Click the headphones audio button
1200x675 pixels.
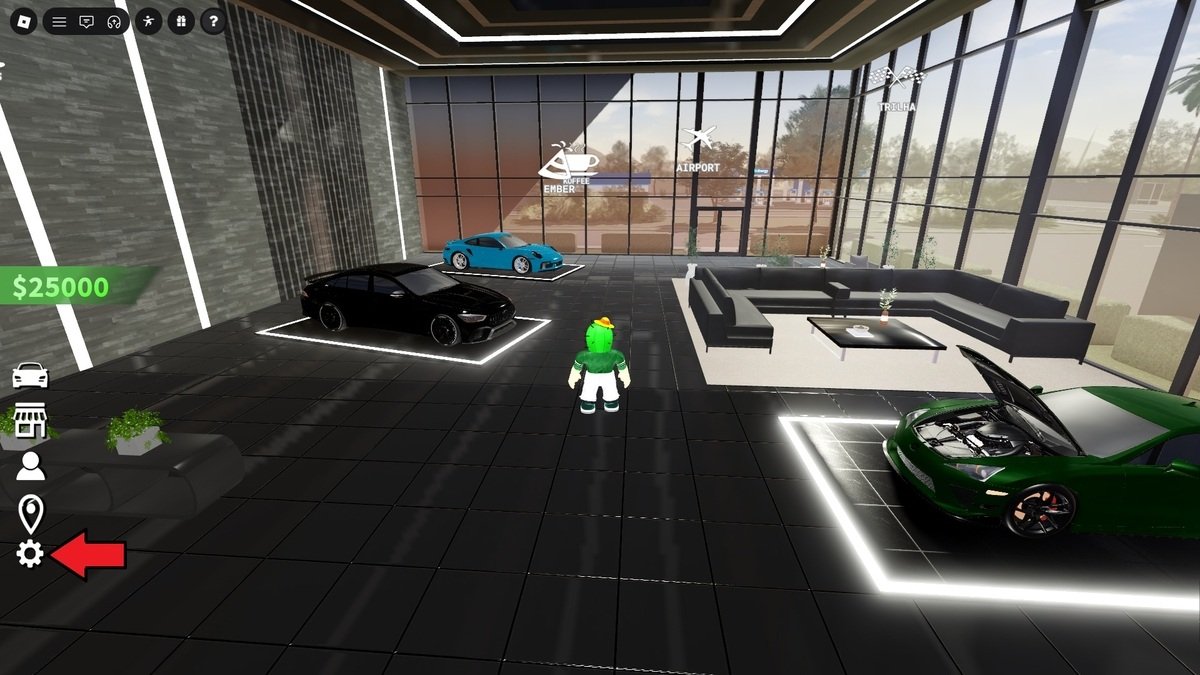point(113,21)
